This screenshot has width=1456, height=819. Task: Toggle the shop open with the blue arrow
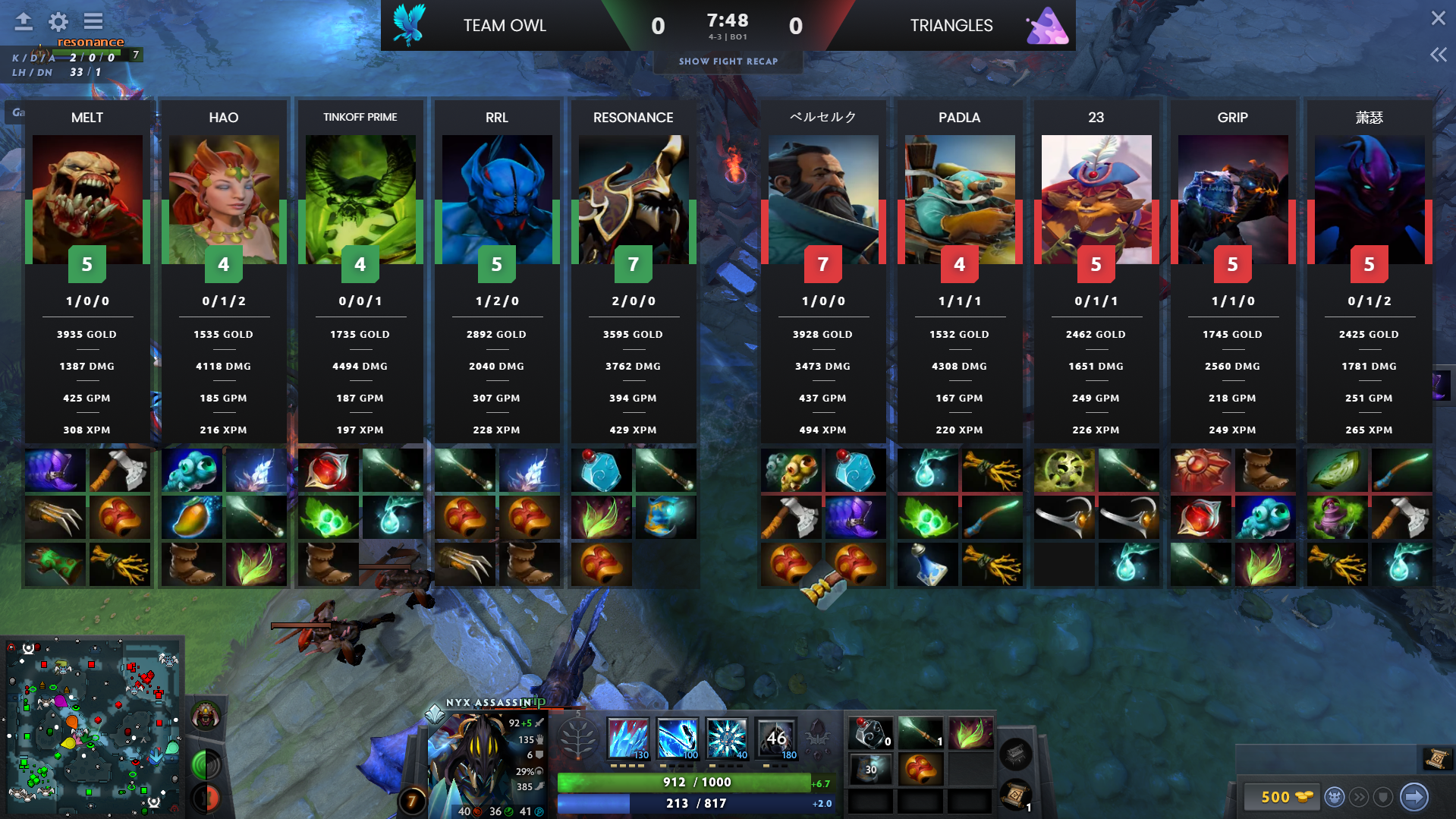tap(1413, 797)
